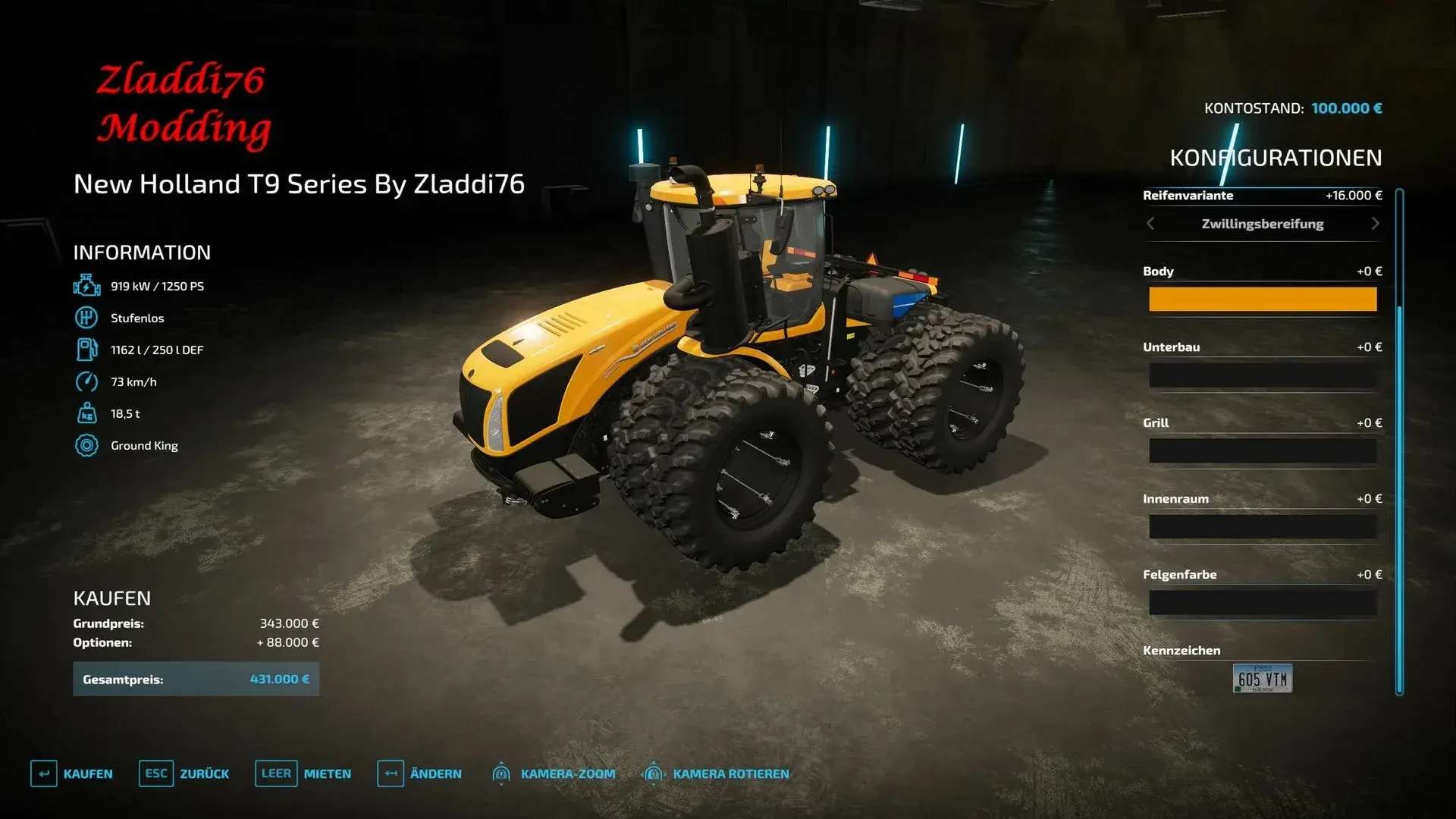Activate the Ändern option
Screen dimensions: 1456x819
(419, 773)
